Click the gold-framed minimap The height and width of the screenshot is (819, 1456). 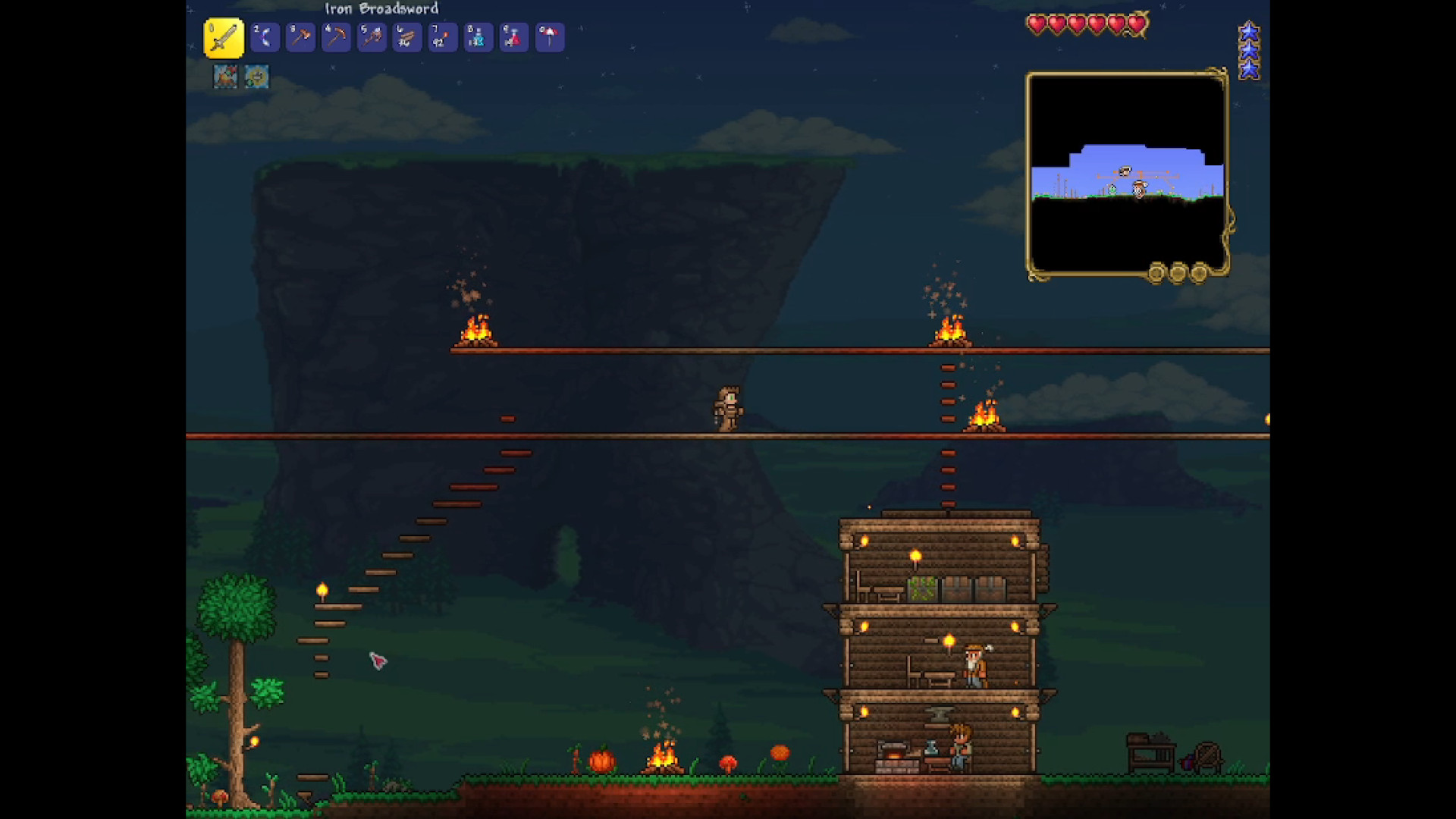(1127, 174)
